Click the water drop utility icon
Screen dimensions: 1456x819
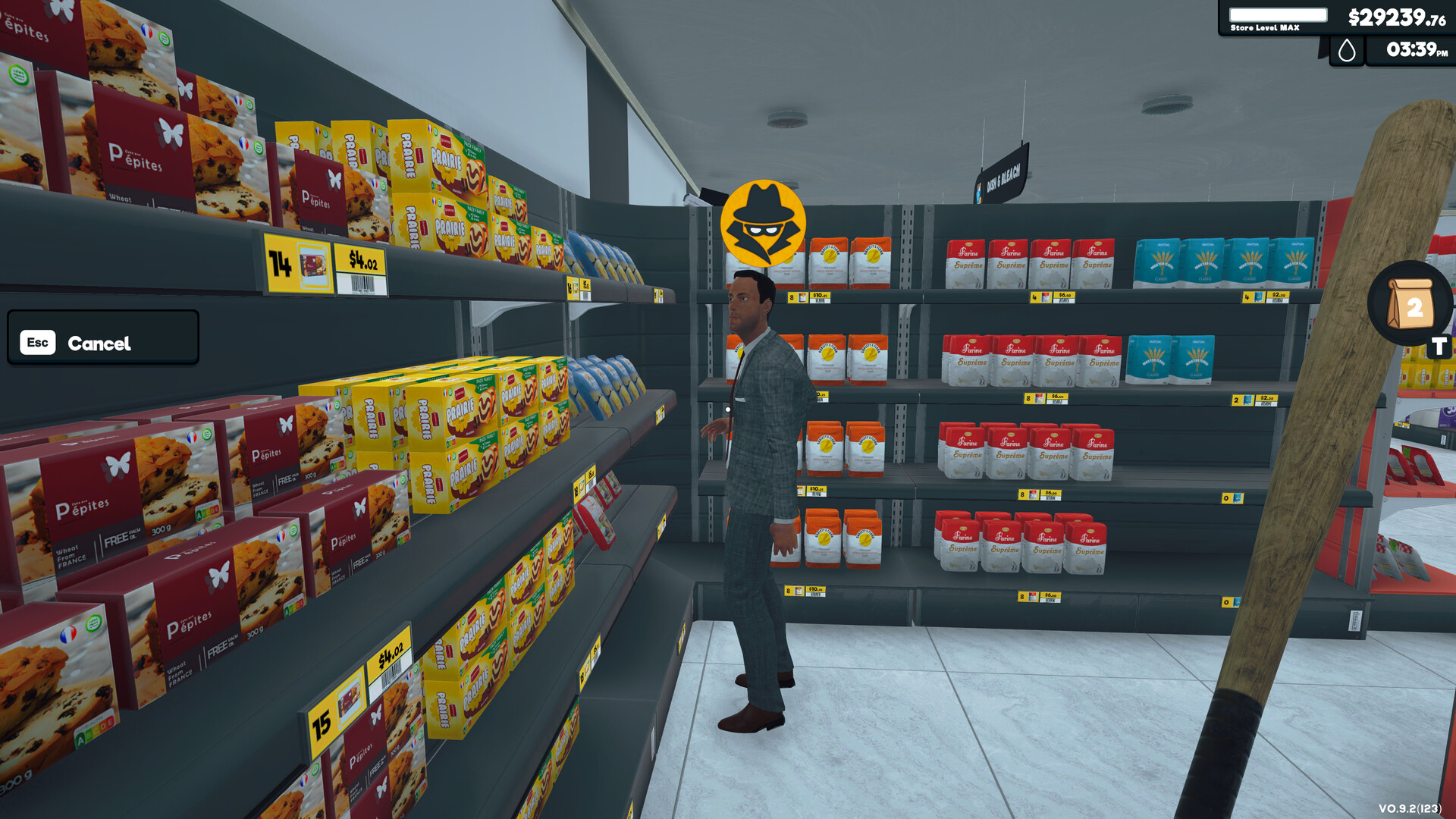1348,52
